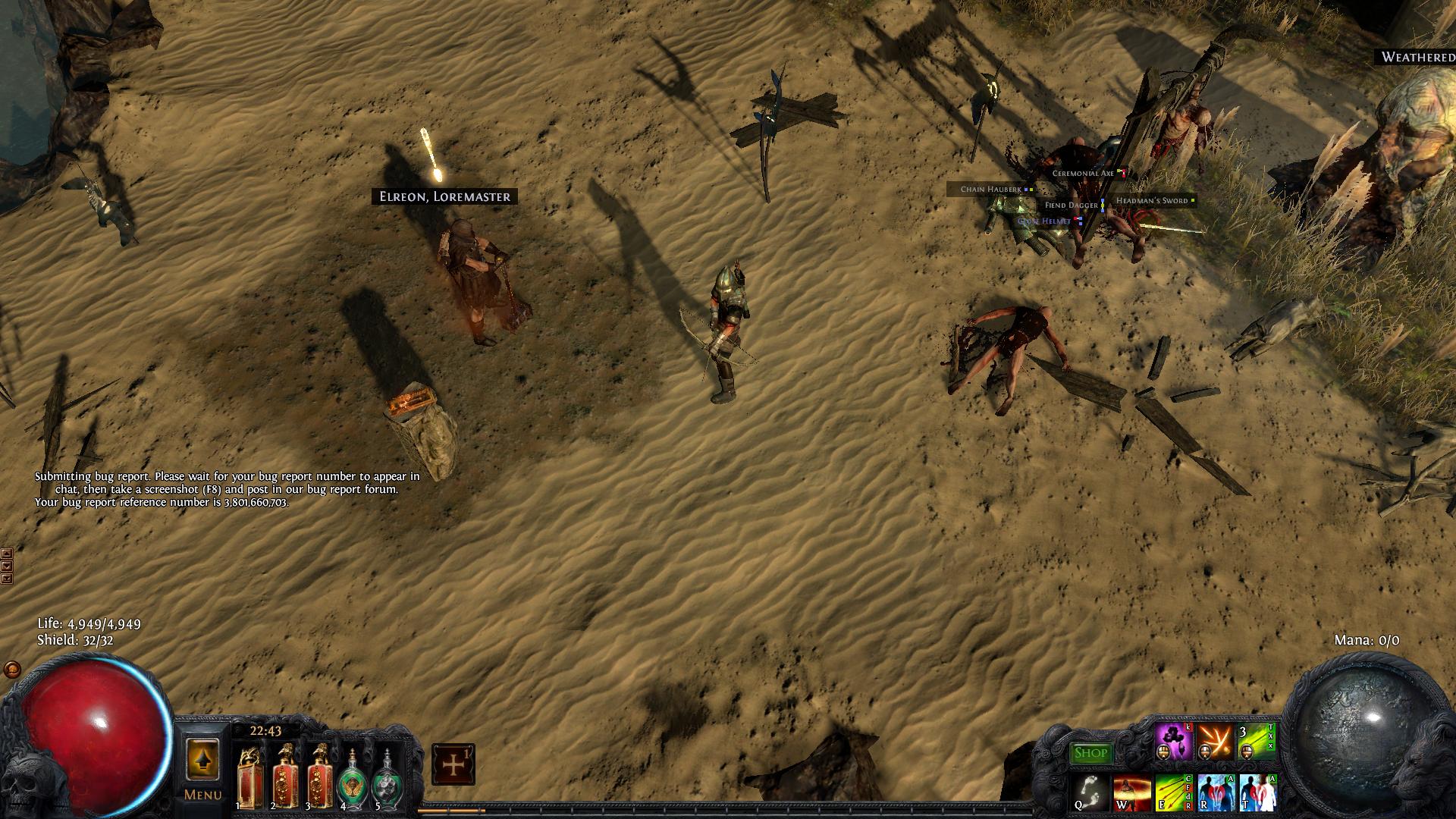Click the round helmet icon above life globe

pyautogui.click(x=12, y=670)
